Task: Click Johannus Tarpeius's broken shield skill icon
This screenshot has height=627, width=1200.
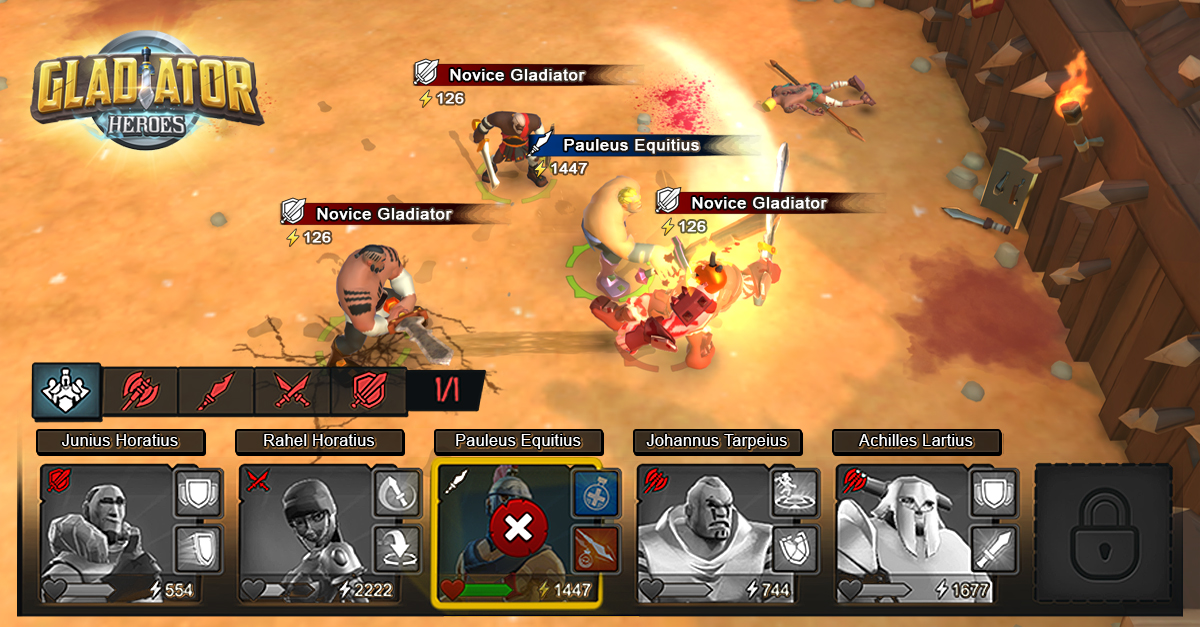Action: coord(794,549)
